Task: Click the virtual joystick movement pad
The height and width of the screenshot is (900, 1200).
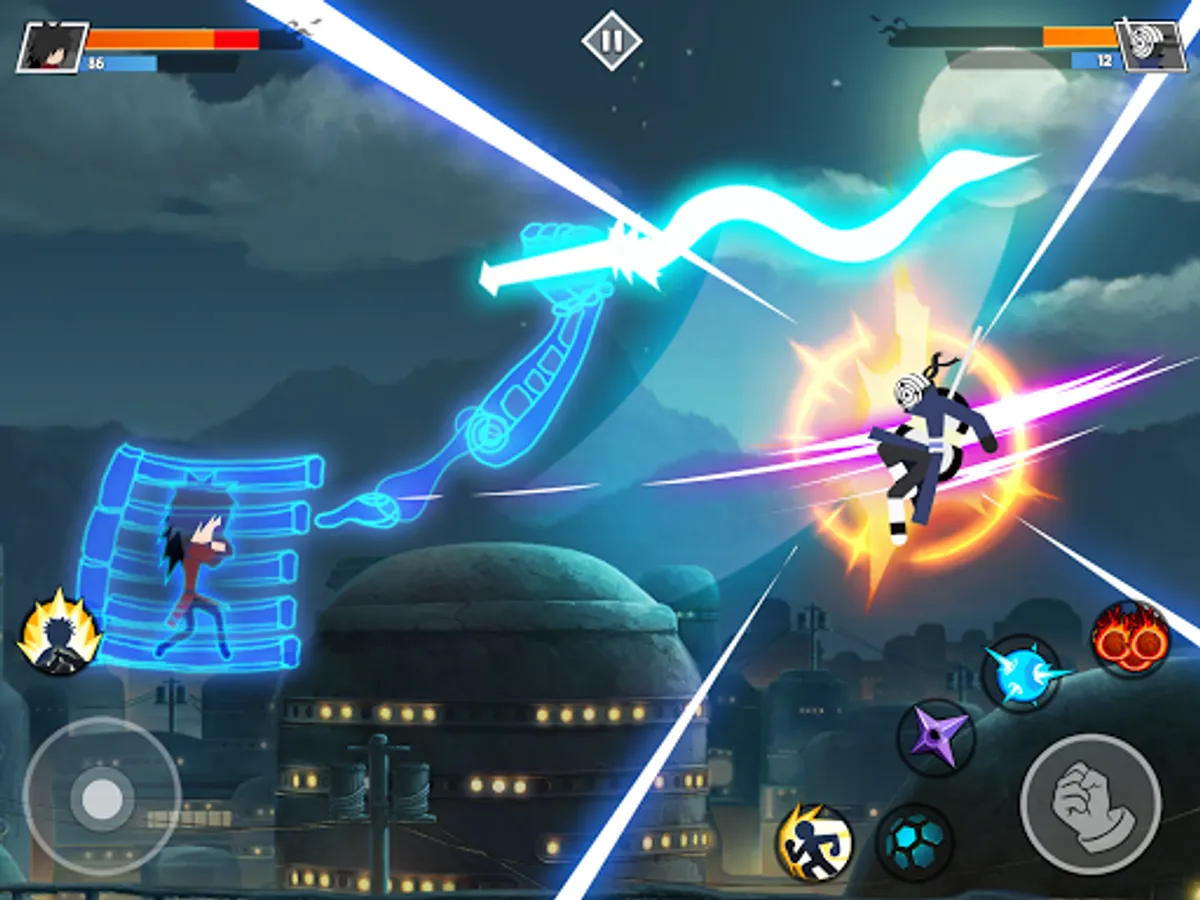Action: tap(101, 797)
